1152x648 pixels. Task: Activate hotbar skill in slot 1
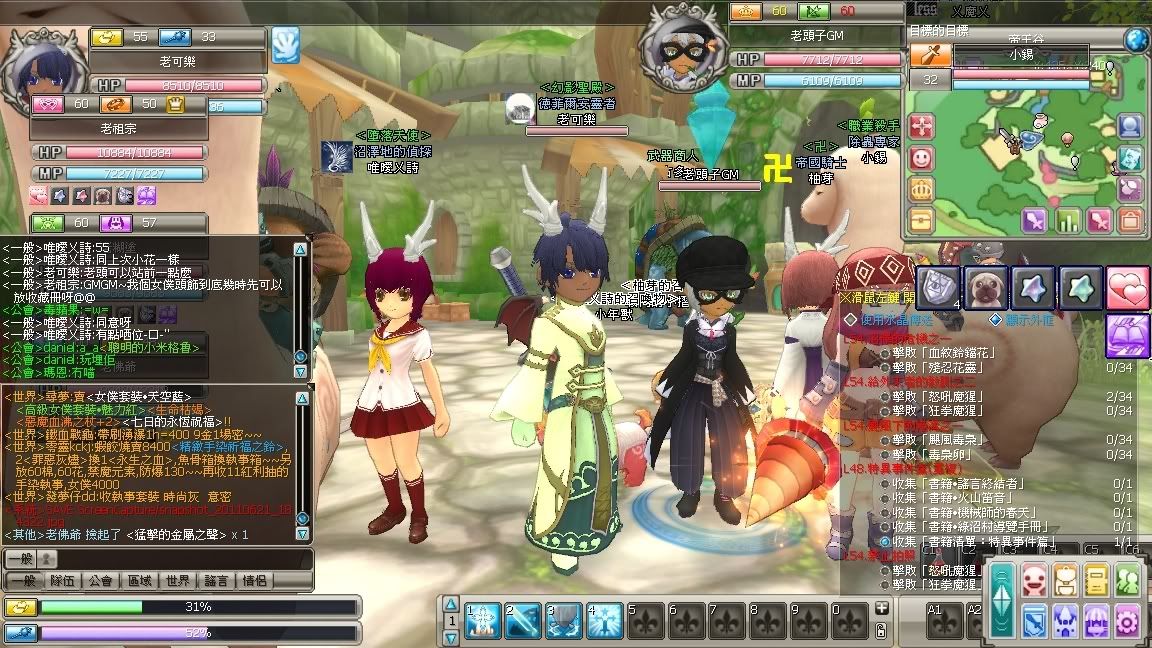coord(483,621)
